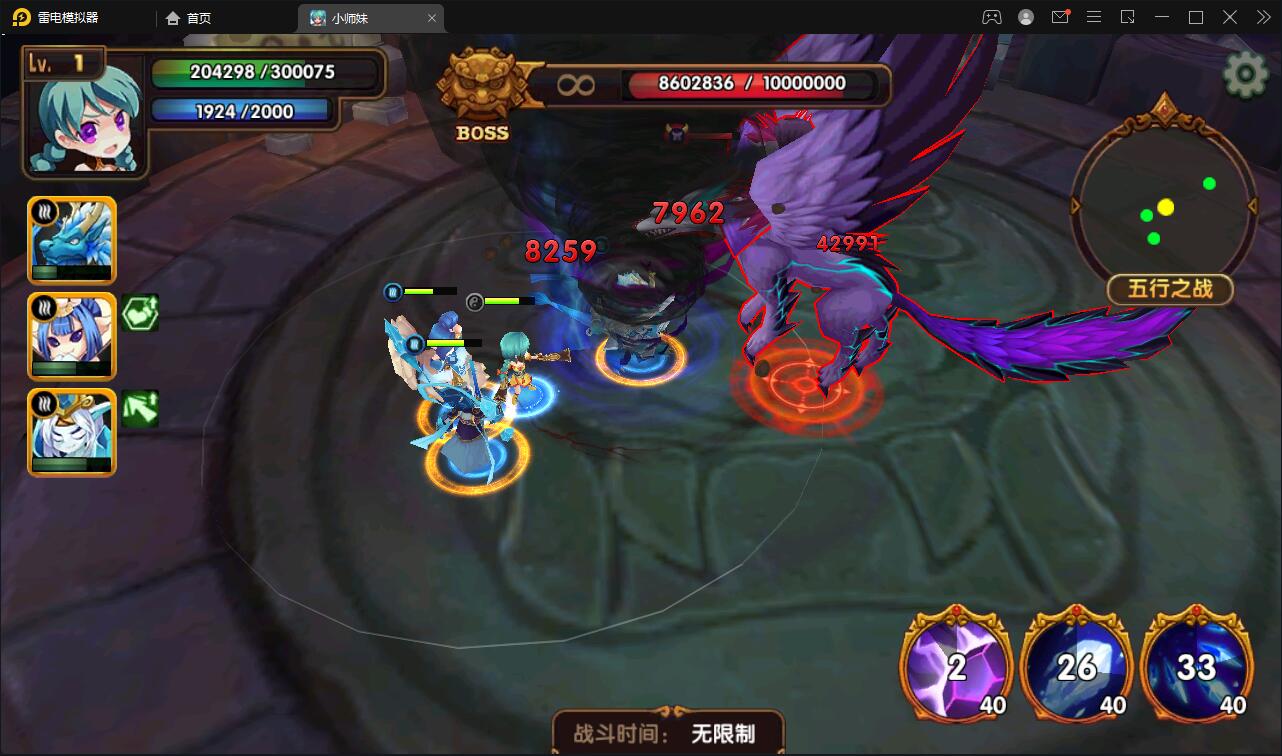The image size is (1282, 756).
Task: Select the white-haired hero portrait
Action: click(x=71, y=432)
